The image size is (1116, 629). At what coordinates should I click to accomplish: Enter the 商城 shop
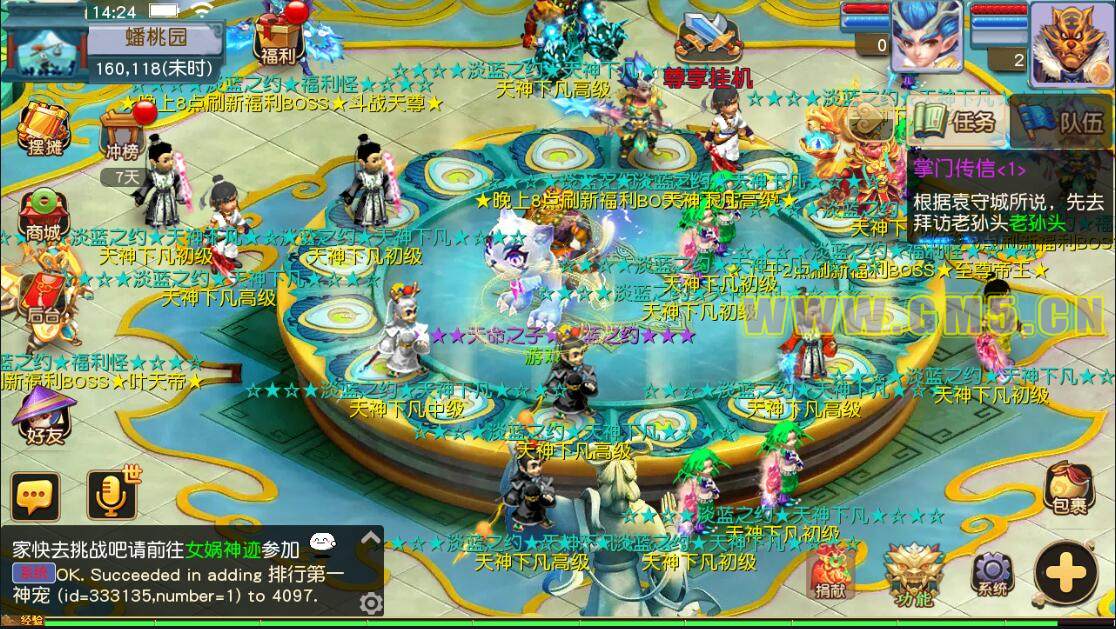43,213
